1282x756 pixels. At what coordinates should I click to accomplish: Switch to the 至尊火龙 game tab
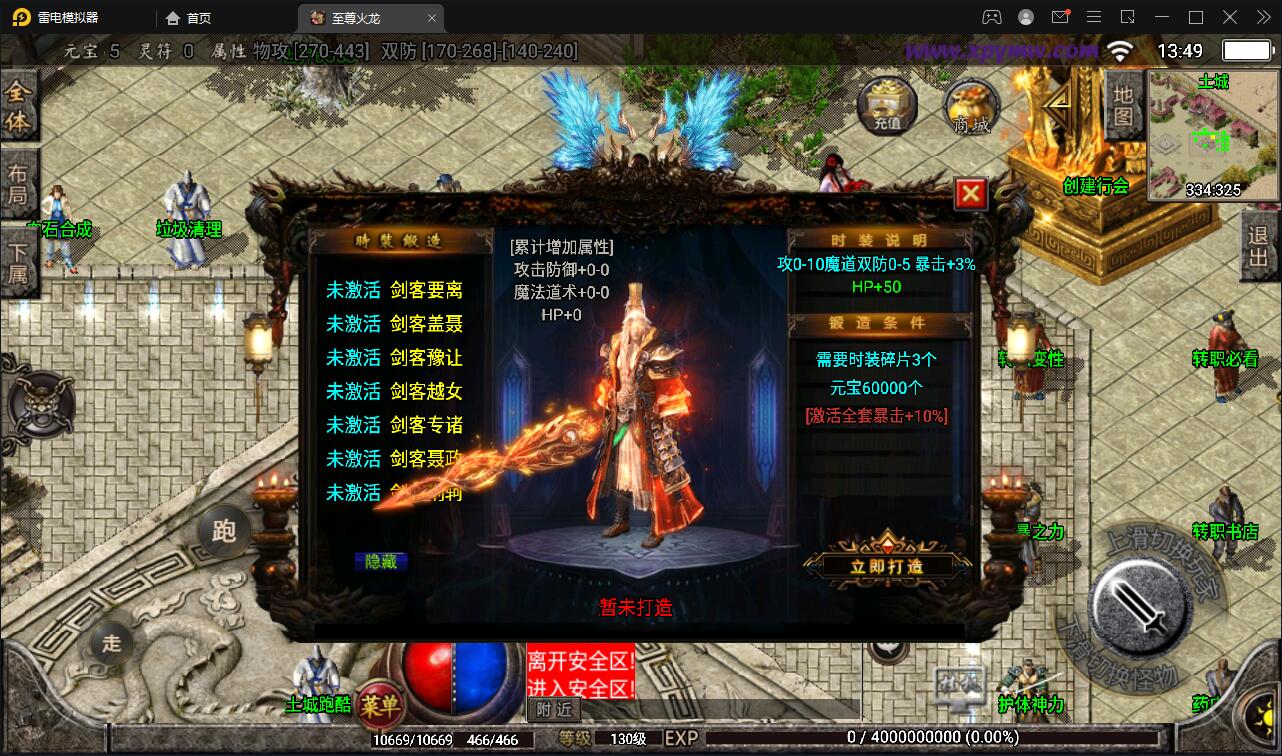coord(355,17)
